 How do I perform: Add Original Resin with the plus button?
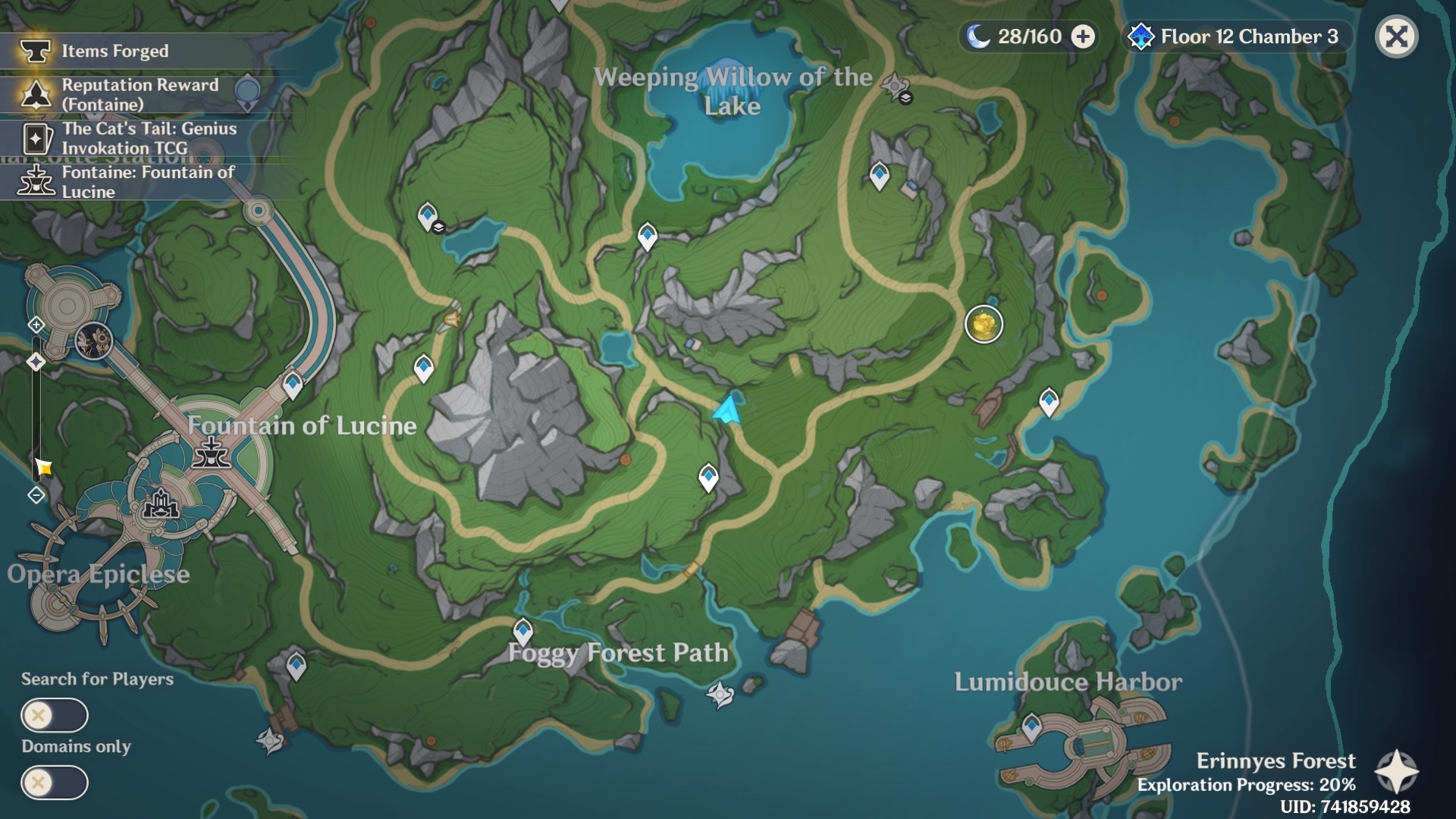[1083, 36]
